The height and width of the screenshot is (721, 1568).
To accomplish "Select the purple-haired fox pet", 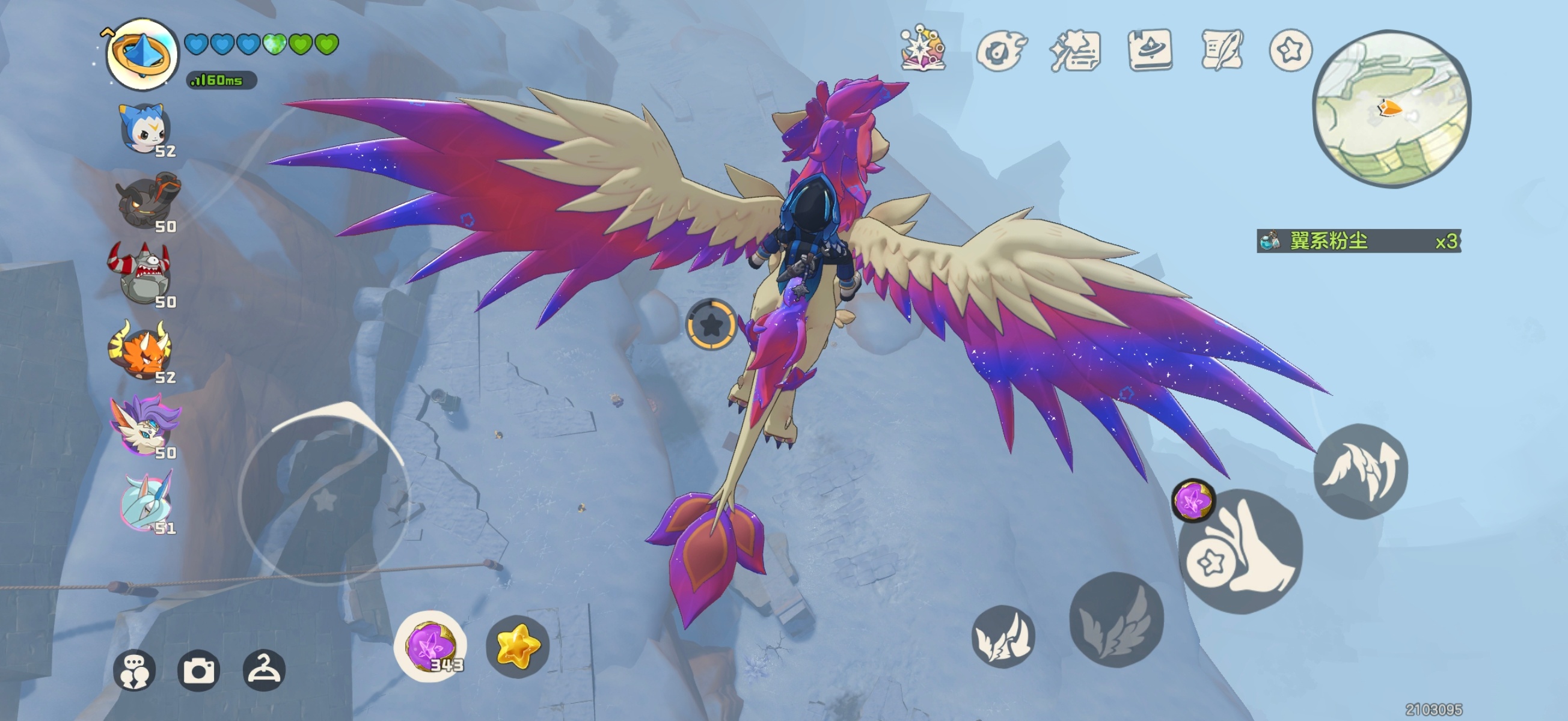I will (144, 425).
